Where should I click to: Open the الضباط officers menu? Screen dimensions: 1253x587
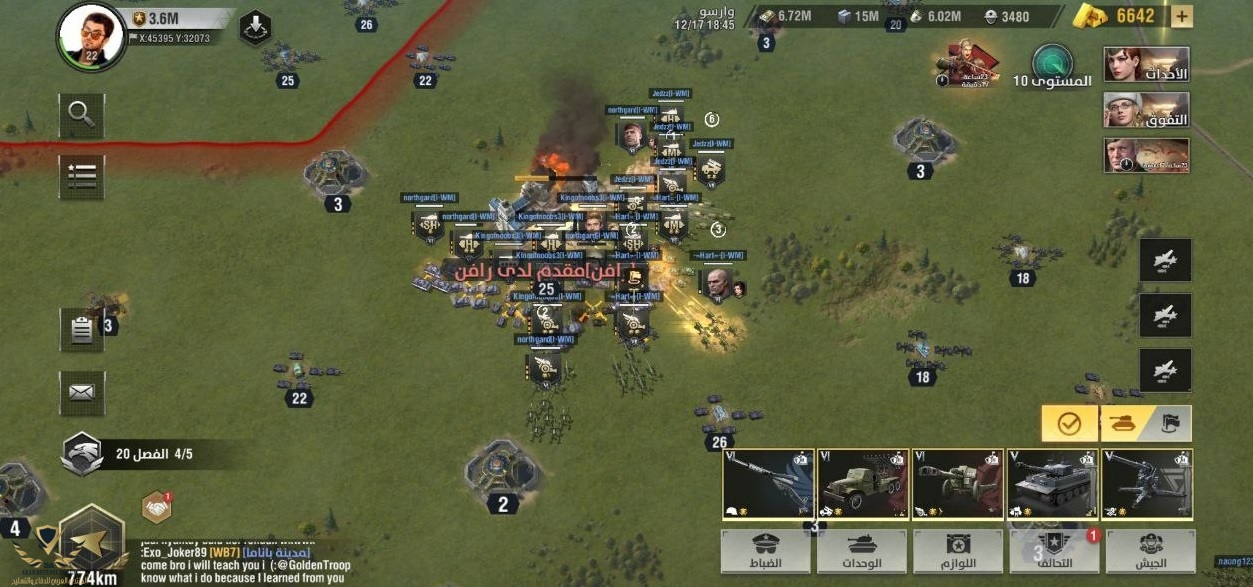click(x=767, y=551)
